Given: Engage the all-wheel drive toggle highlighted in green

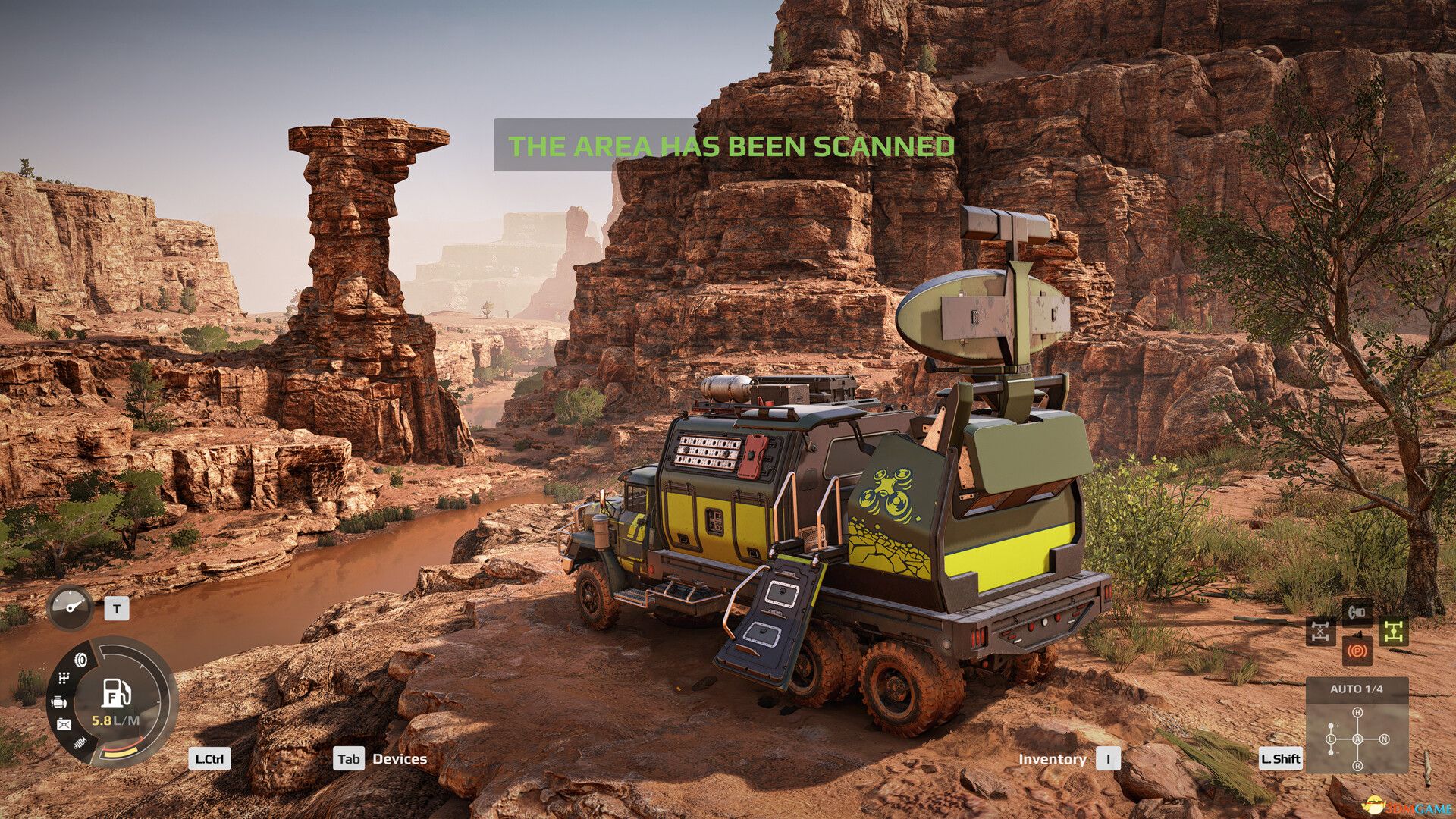Looking at the screenshot, I should click(1394, 632).
